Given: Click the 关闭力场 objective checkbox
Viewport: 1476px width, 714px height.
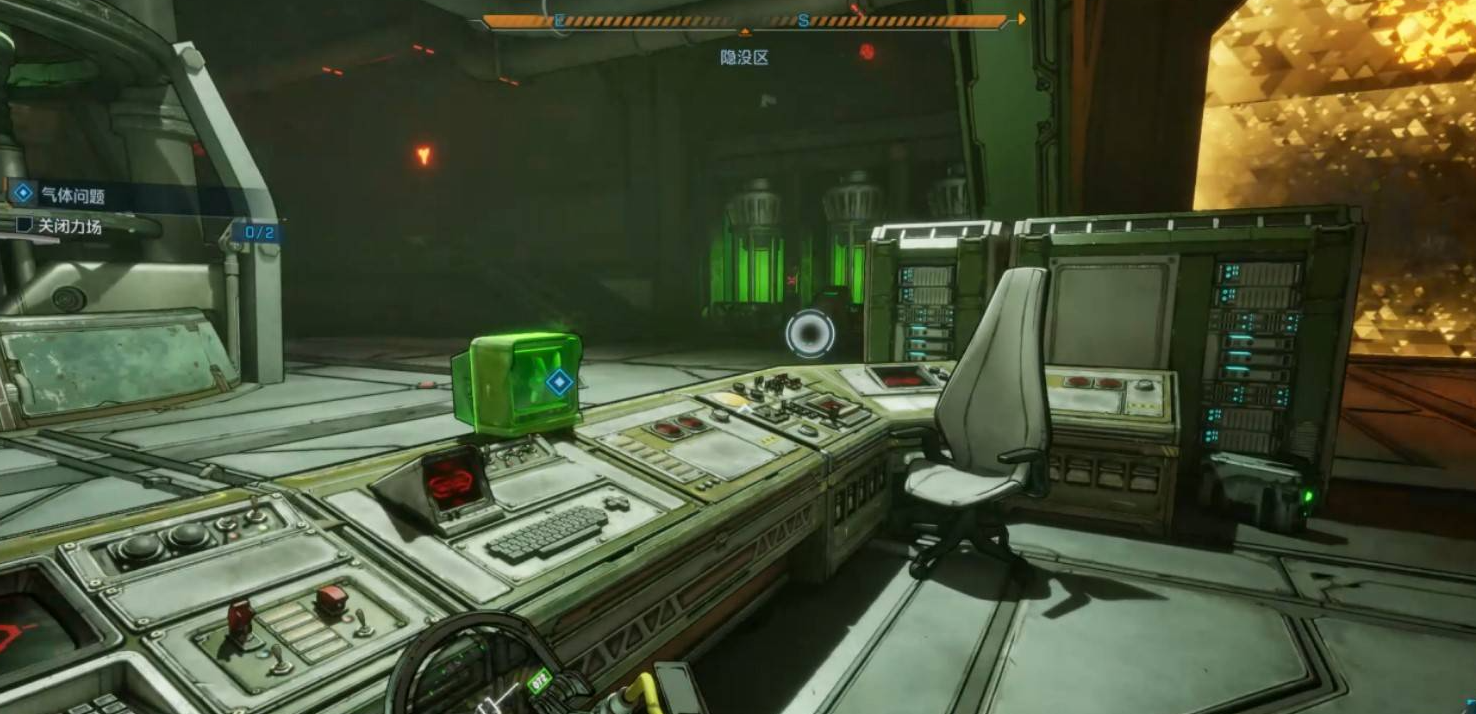Looking at the screenshot, I should pos(24,226).
